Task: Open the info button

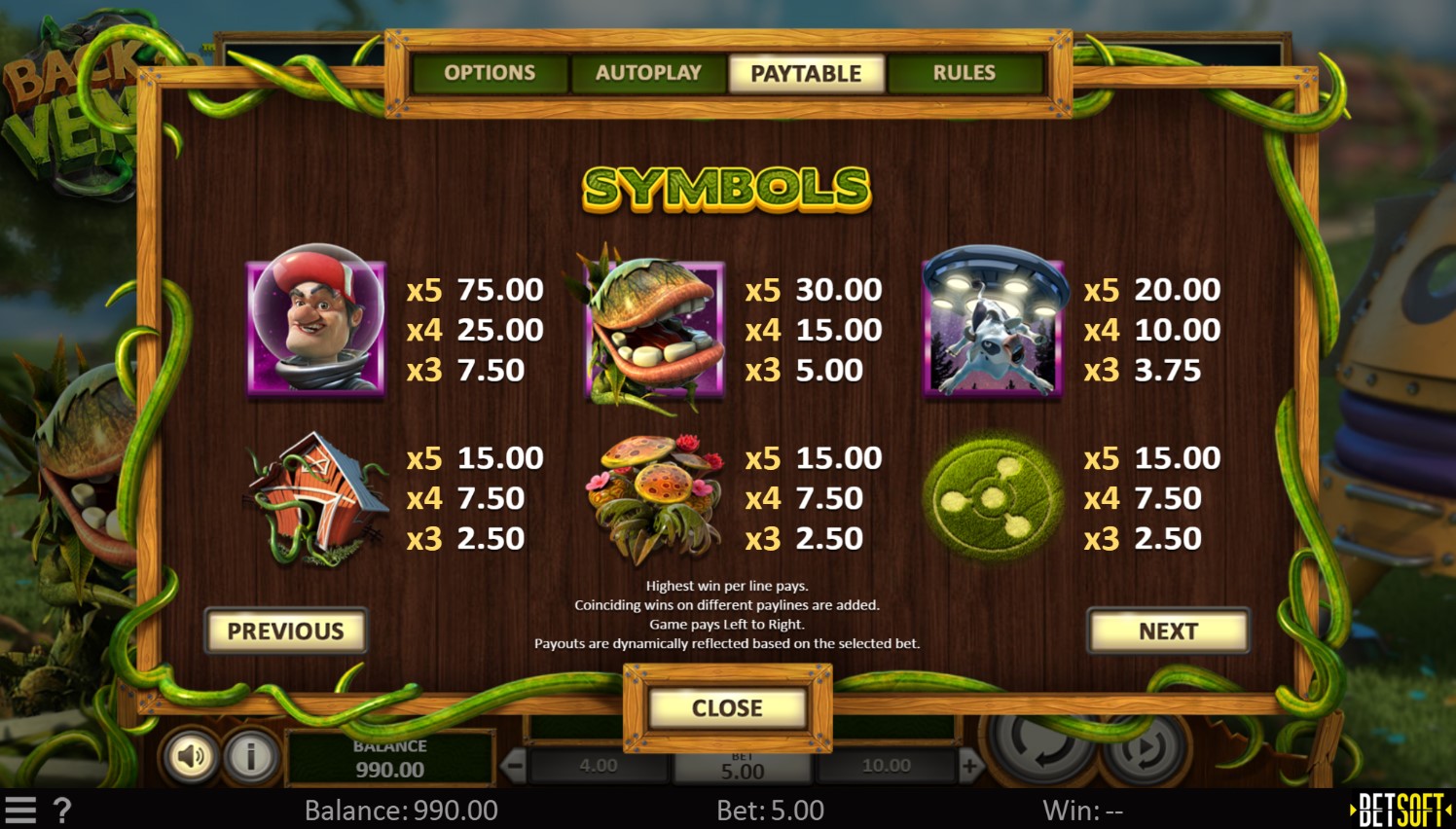Action: pos(250,756)
